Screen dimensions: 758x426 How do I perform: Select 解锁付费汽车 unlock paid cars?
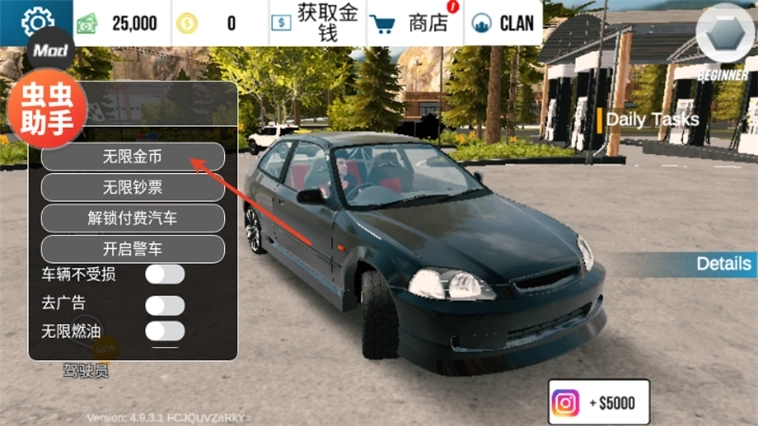coord(132,217)
